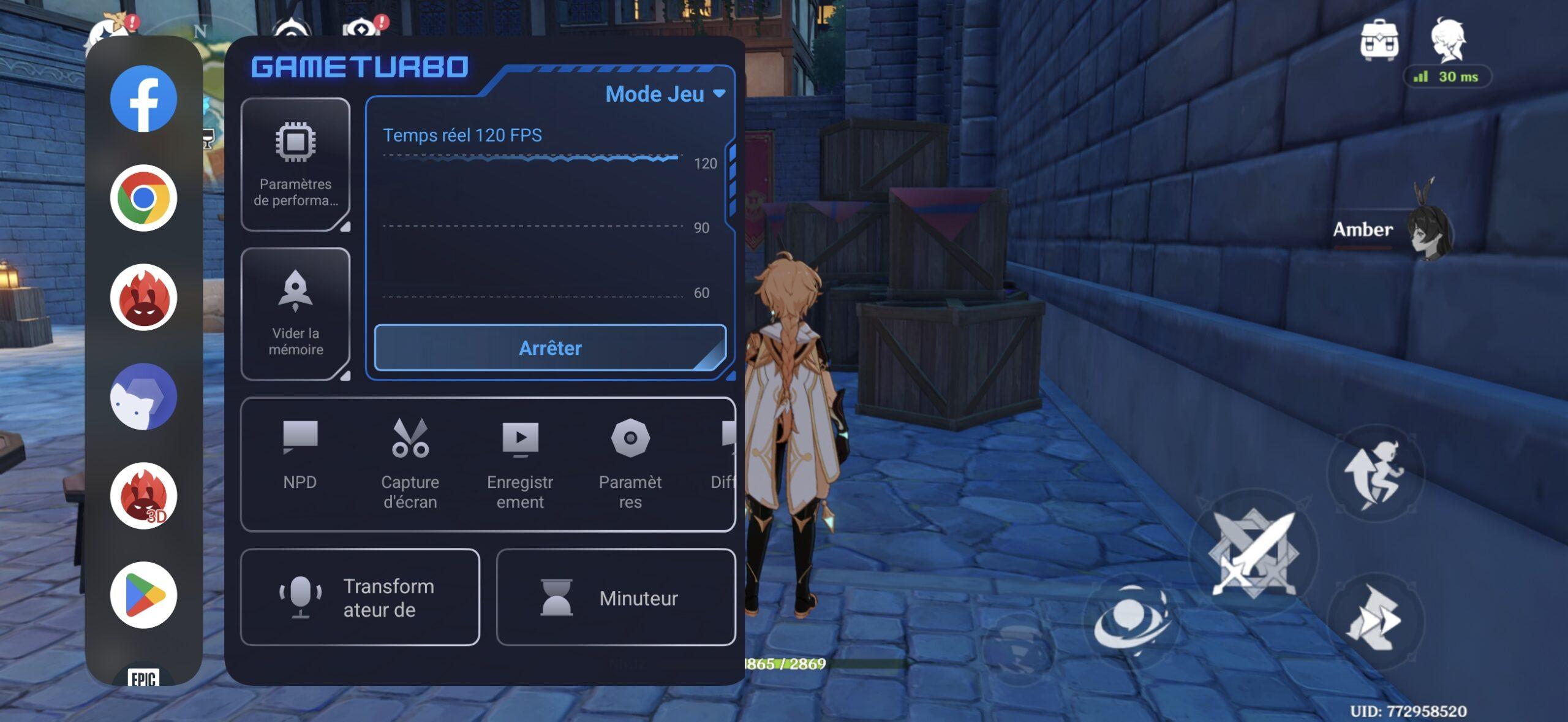Viewport: 1568px width, 722px height.
Task: Open the Transformateur de voix tool
Action: tap(360, 597)
